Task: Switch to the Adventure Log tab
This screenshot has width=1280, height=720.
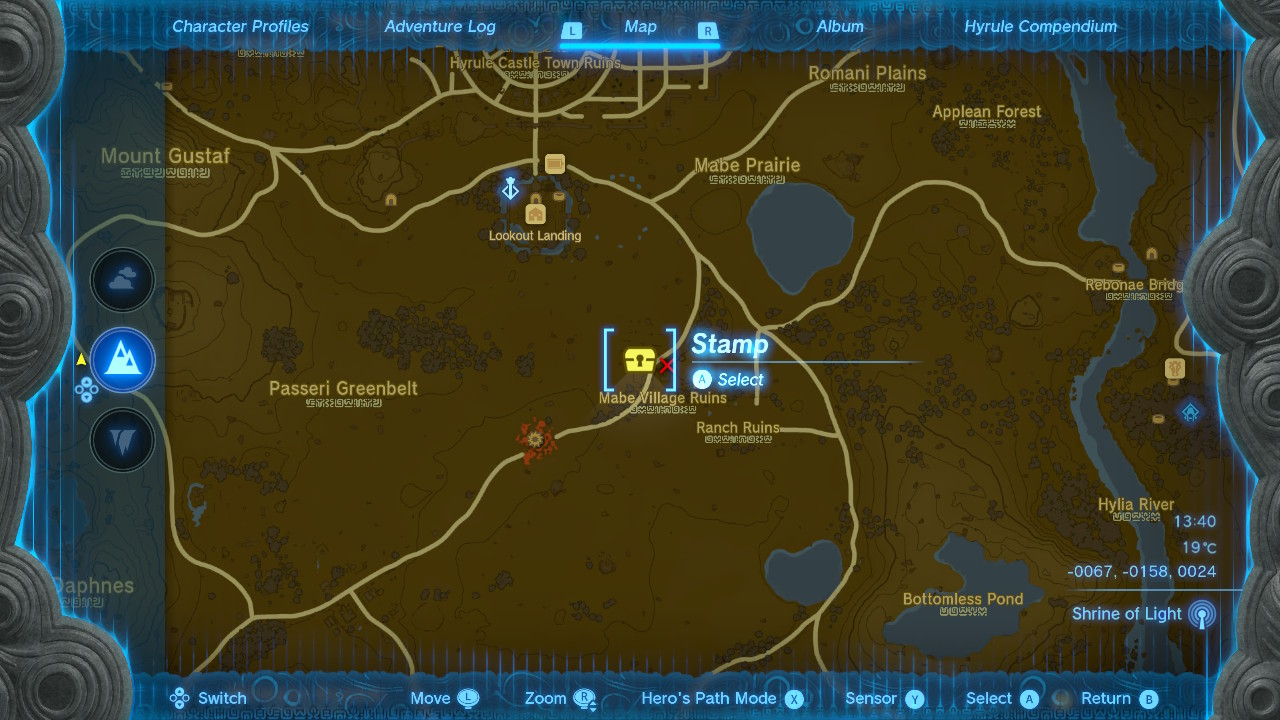Action: click(x=439, y=26)
